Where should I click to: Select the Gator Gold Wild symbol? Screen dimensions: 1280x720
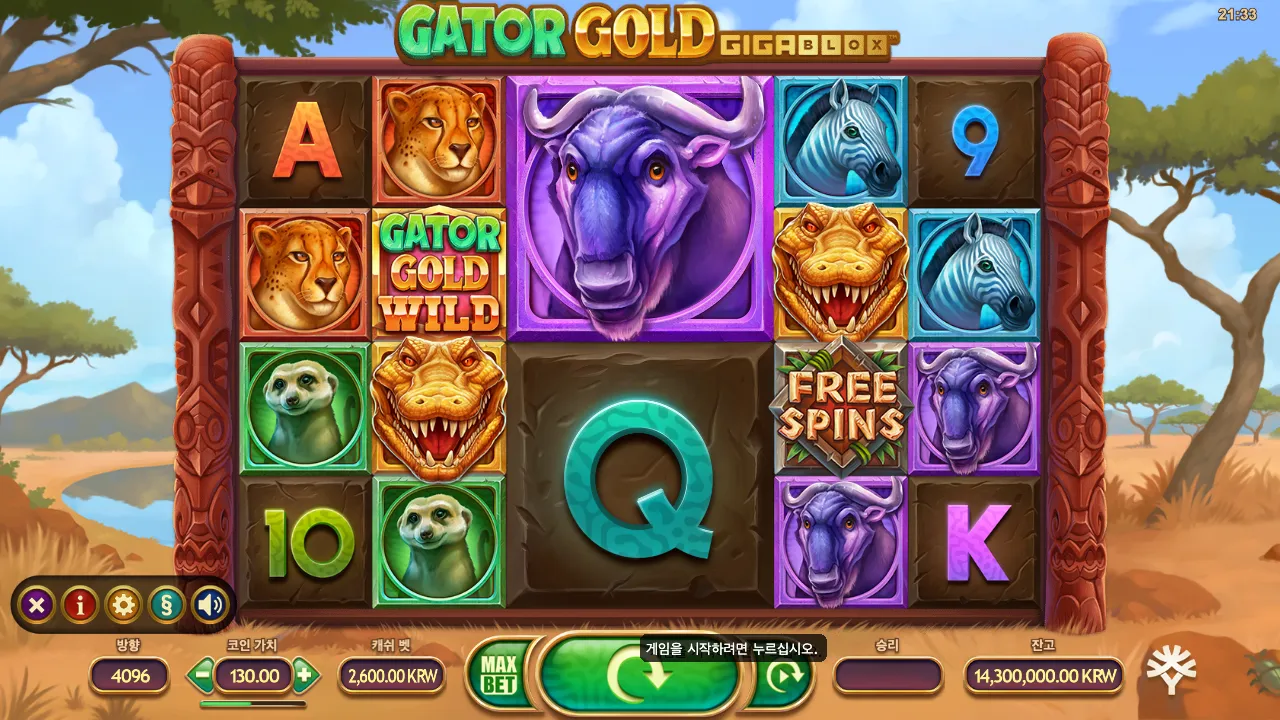[441, 268]
